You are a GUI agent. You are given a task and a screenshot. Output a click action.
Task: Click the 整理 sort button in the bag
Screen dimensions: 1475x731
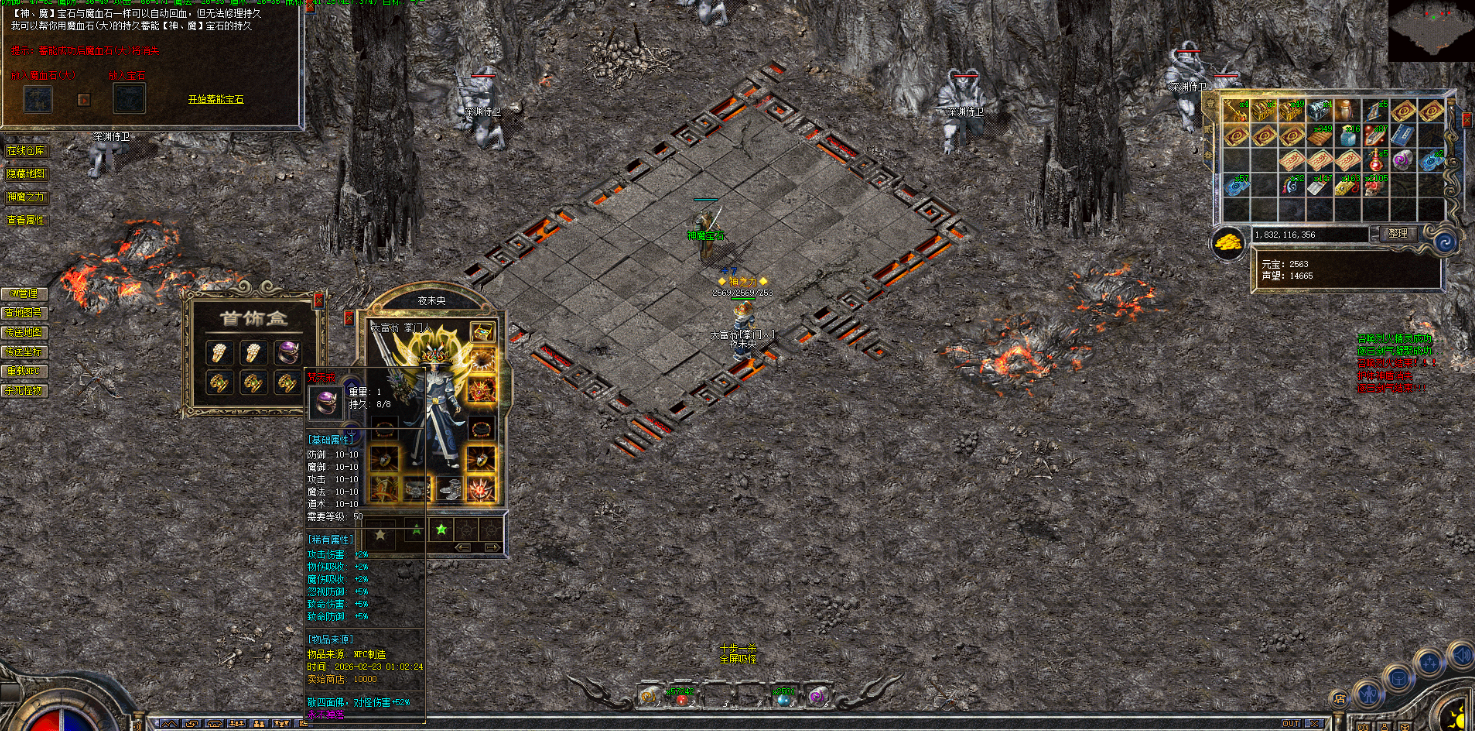coord(1397,233)
